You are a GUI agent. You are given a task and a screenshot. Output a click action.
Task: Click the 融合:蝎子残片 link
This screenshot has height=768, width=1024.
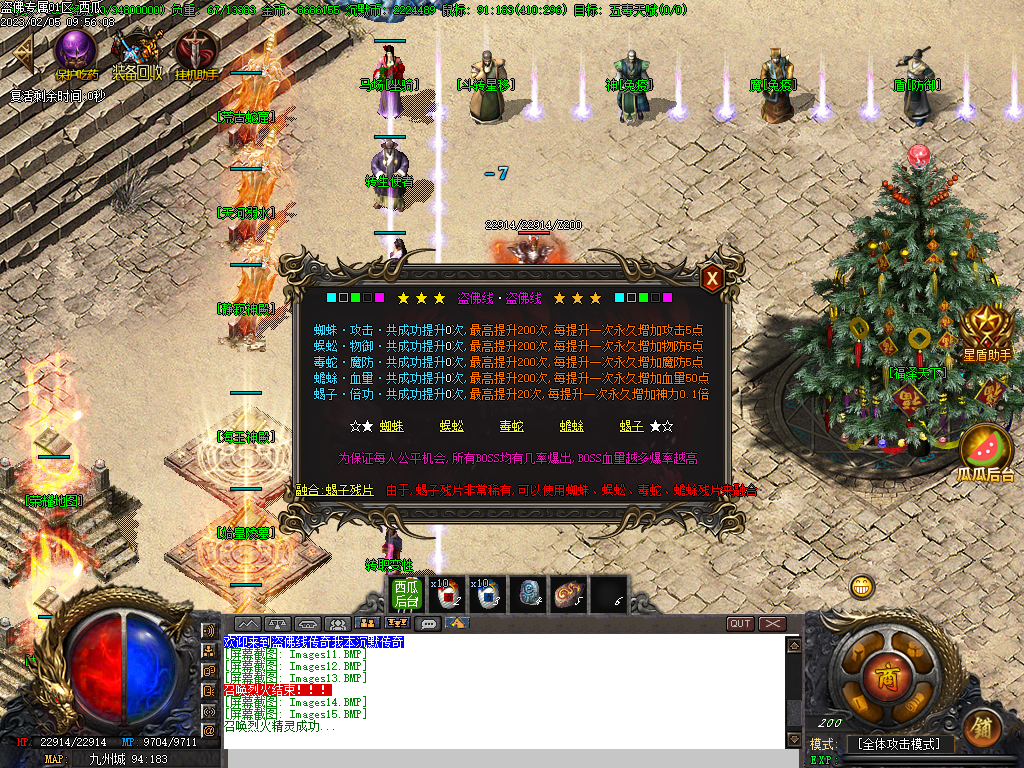[x=335, y=490]
